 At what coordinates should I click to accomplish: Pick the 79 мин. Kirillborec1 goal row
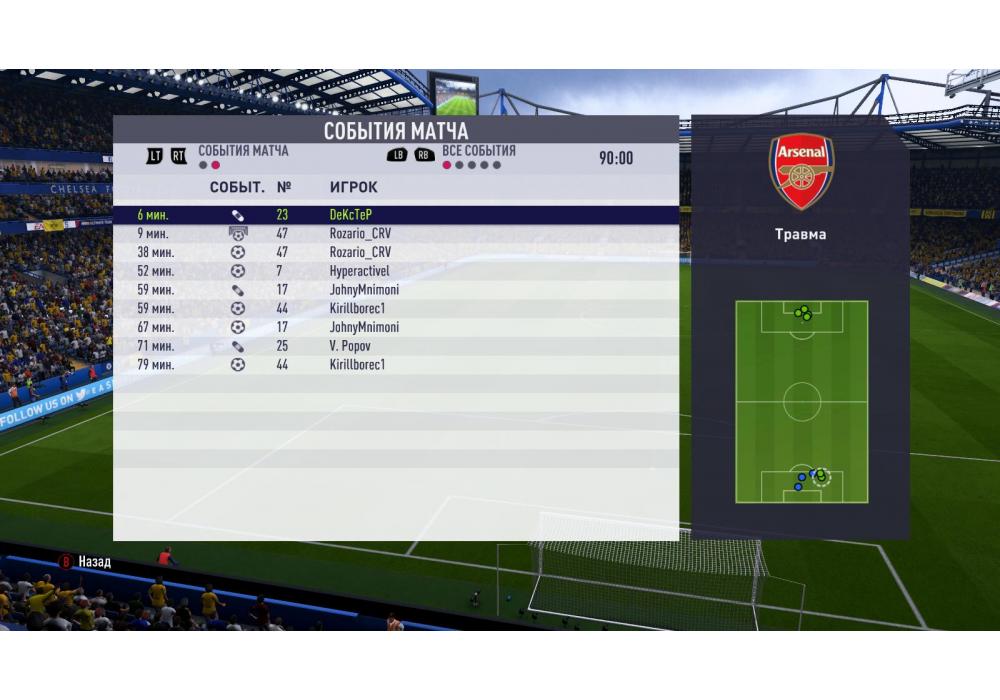[x=395, y=365]
